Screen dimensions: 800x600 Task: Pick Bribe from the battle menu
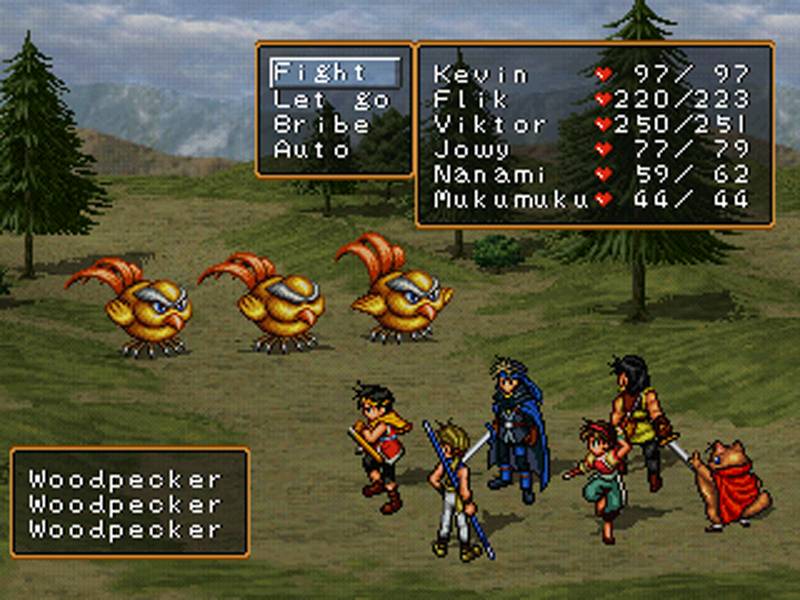point(322,125)
